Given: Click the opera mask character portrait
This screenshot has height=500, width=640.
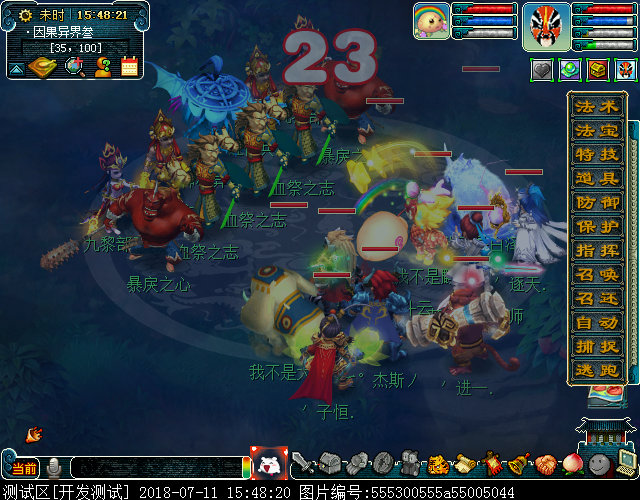Looking at the screenshot, I should pos(546,25).
